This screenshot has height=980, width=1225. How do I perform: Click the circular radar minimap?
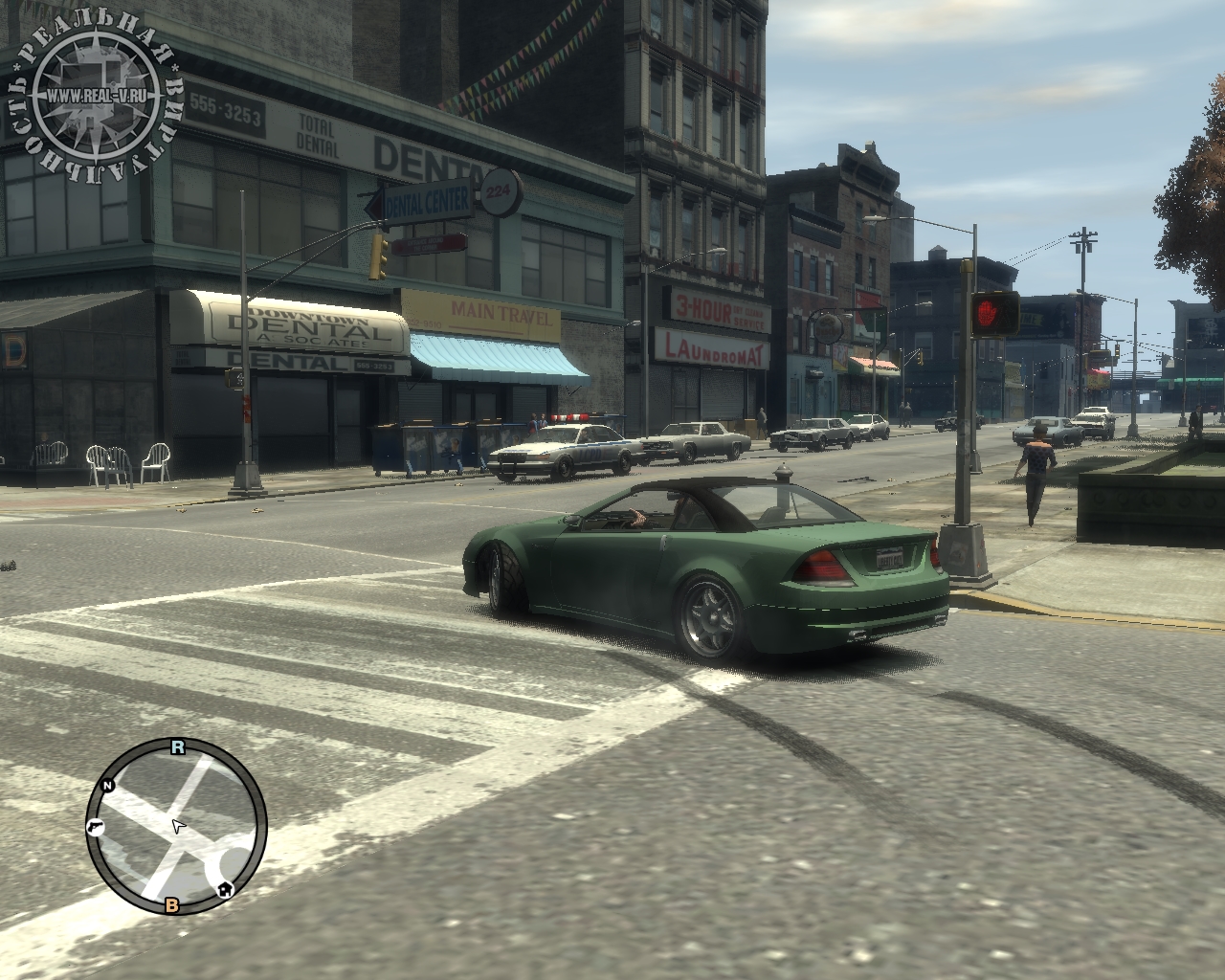tap(177, 827)
